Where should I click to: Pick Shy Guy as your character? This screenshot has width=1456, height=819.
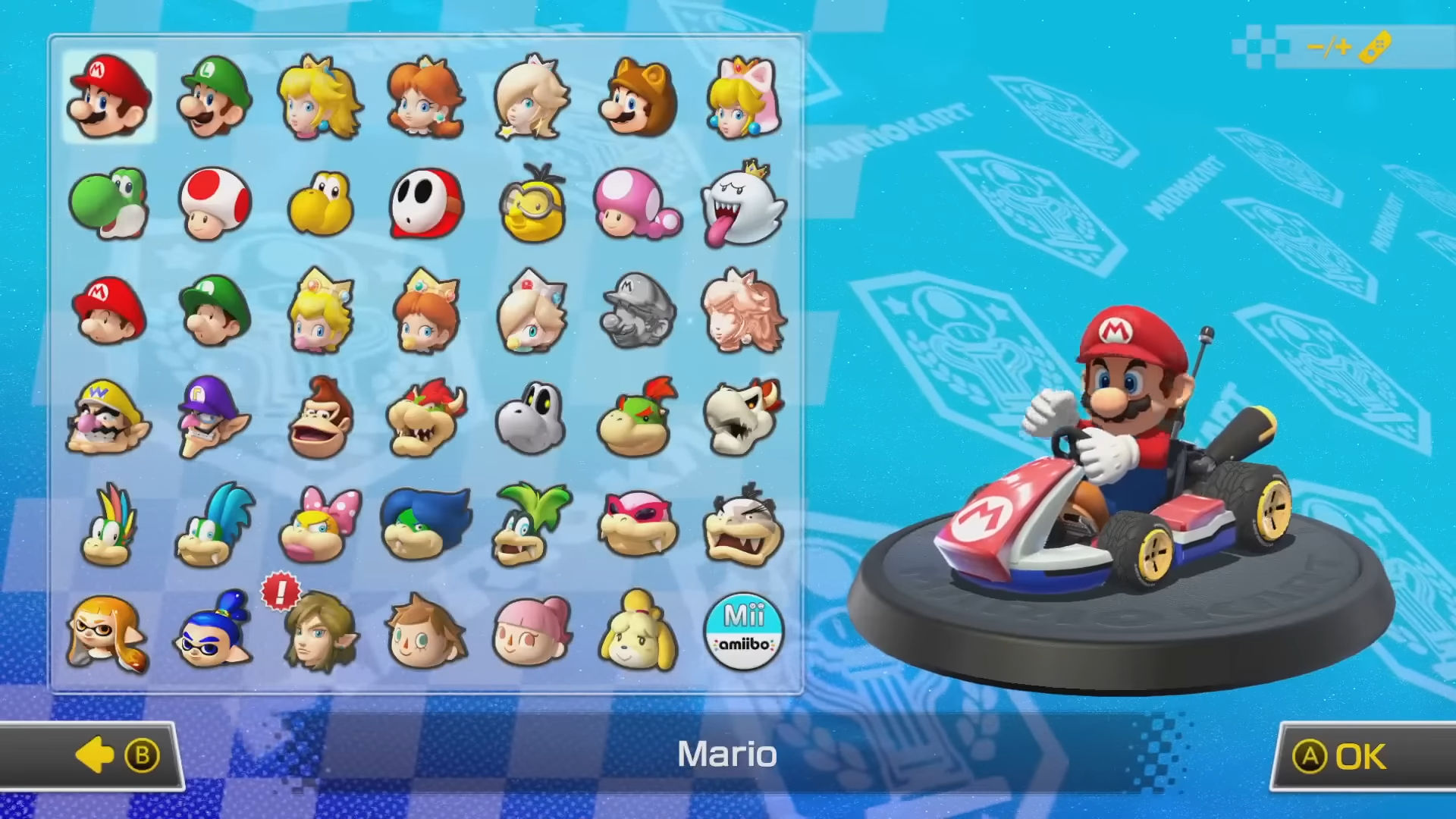pyautogui.click(x=427, y=203)
